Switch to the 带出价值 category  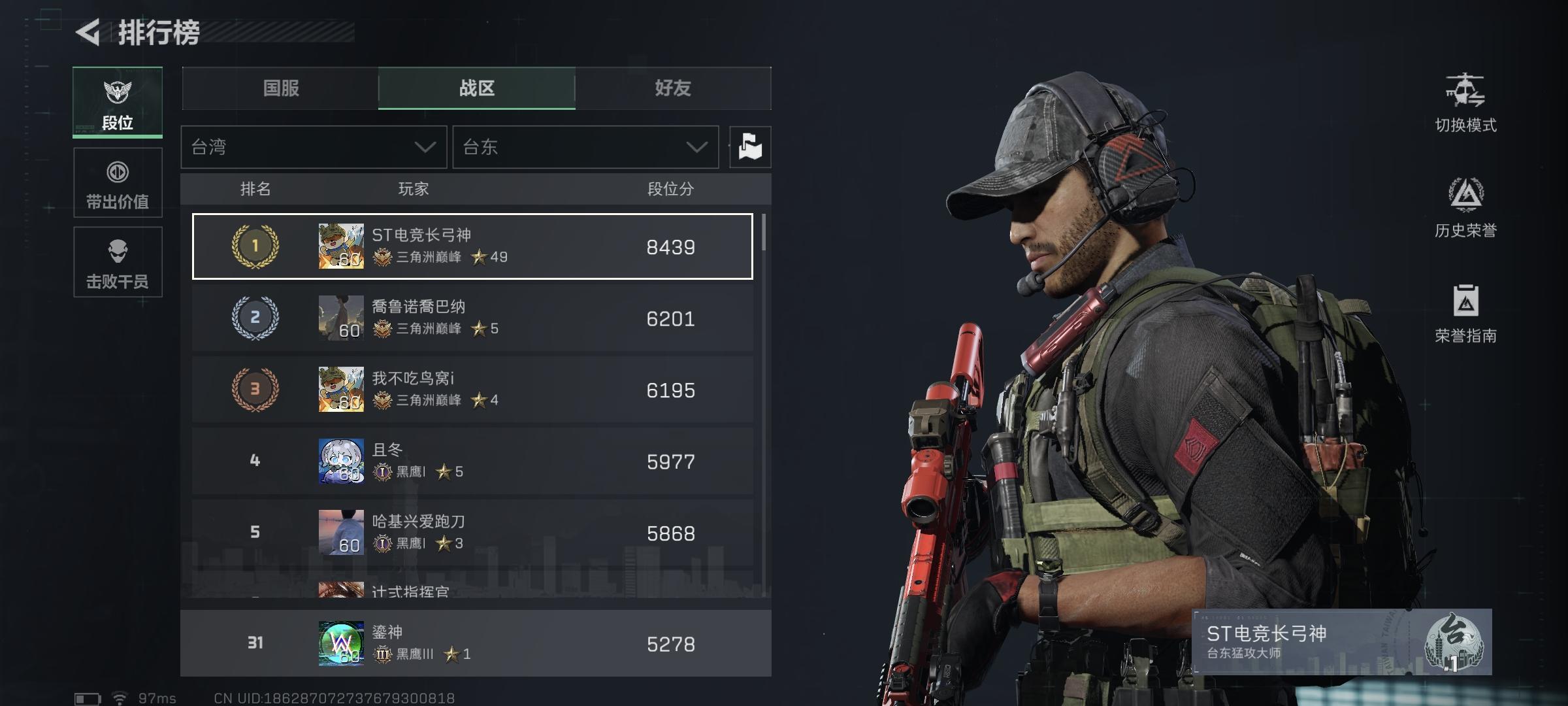(118, 182)
